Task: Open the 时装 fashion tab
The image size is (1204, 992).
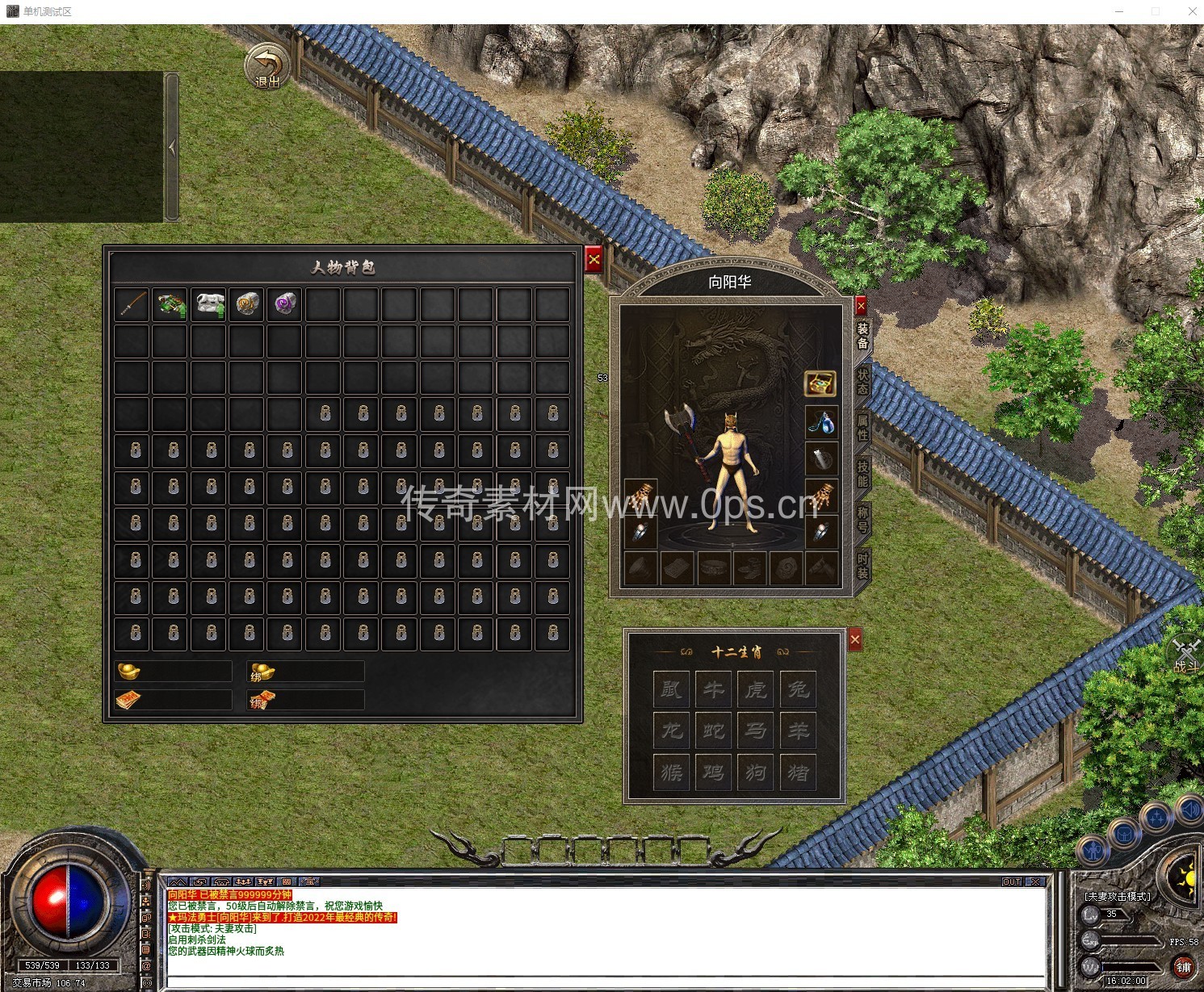Action: [862, 567]
